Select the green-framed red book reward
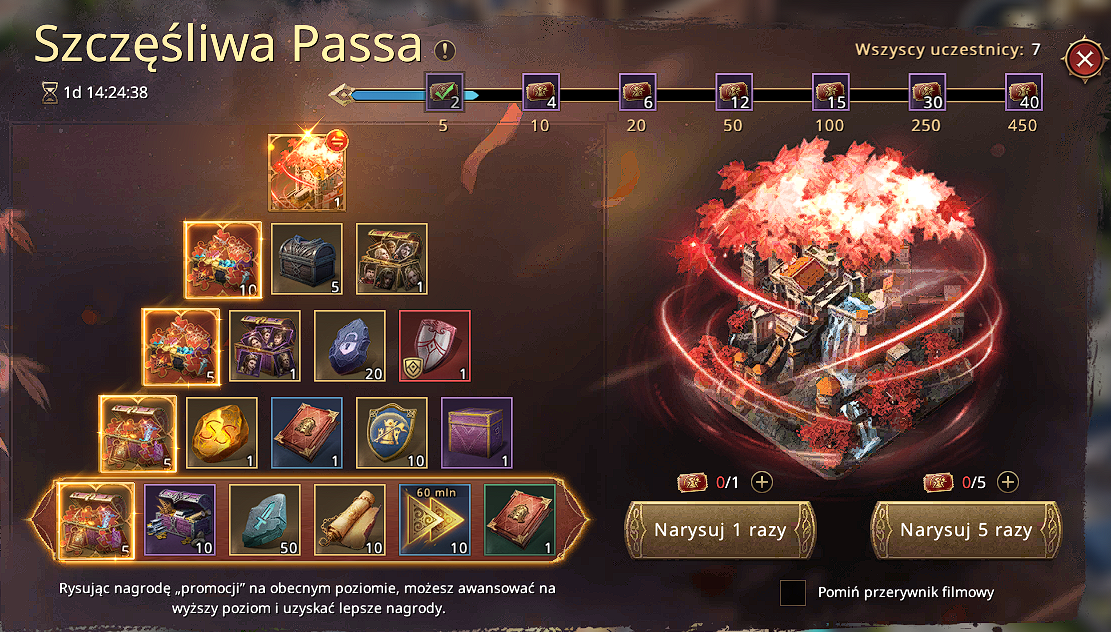Image resolution: width=1111 pixels, height=632 pixels. point(519,518)
